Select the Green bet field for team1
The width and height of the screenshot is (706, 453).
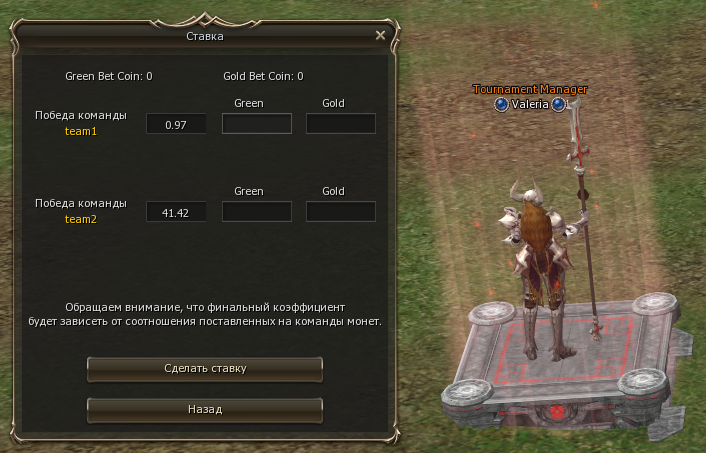click(256, 124)
